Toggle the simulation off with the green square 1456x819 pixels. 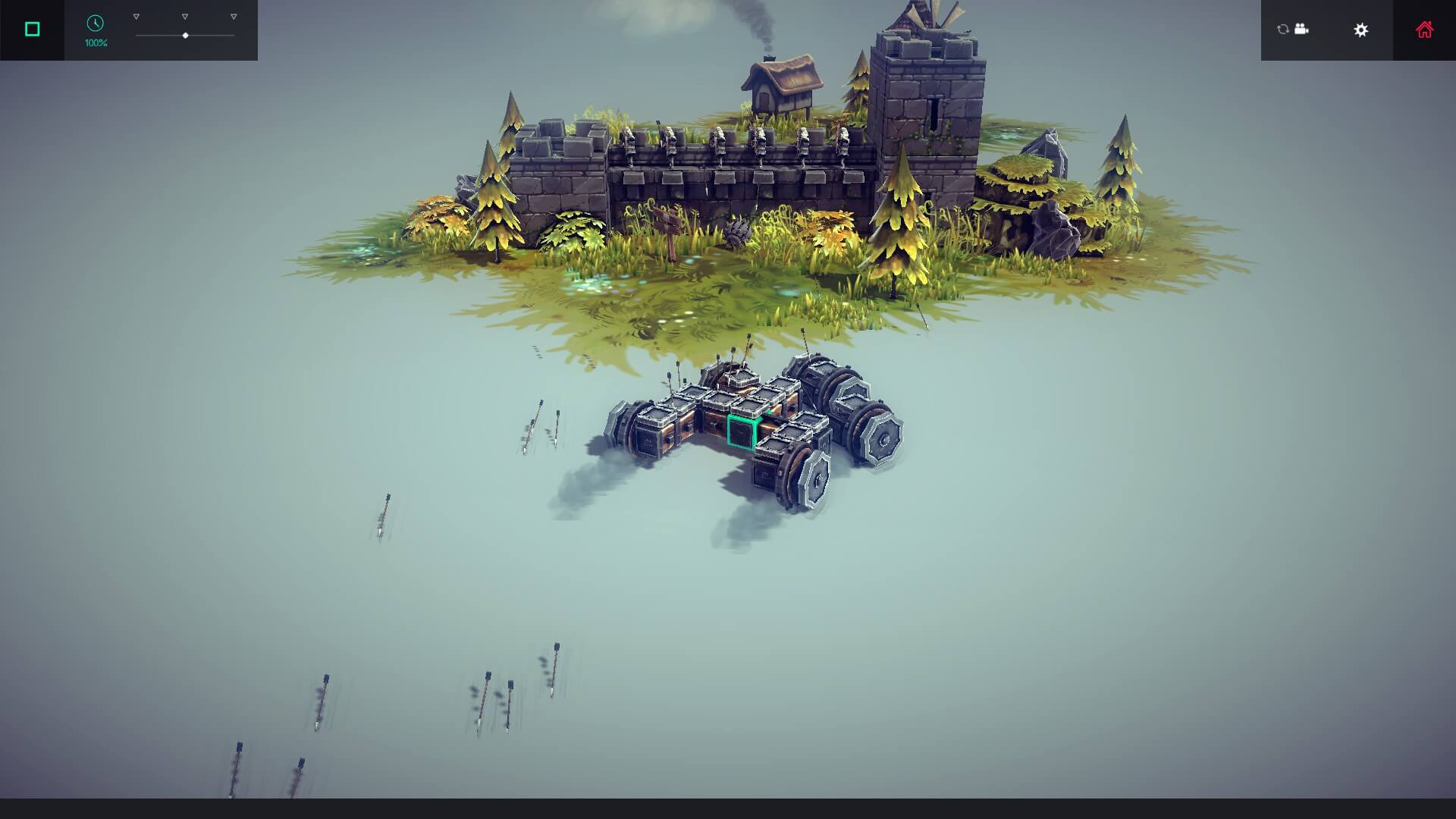[x=31, y=28]
